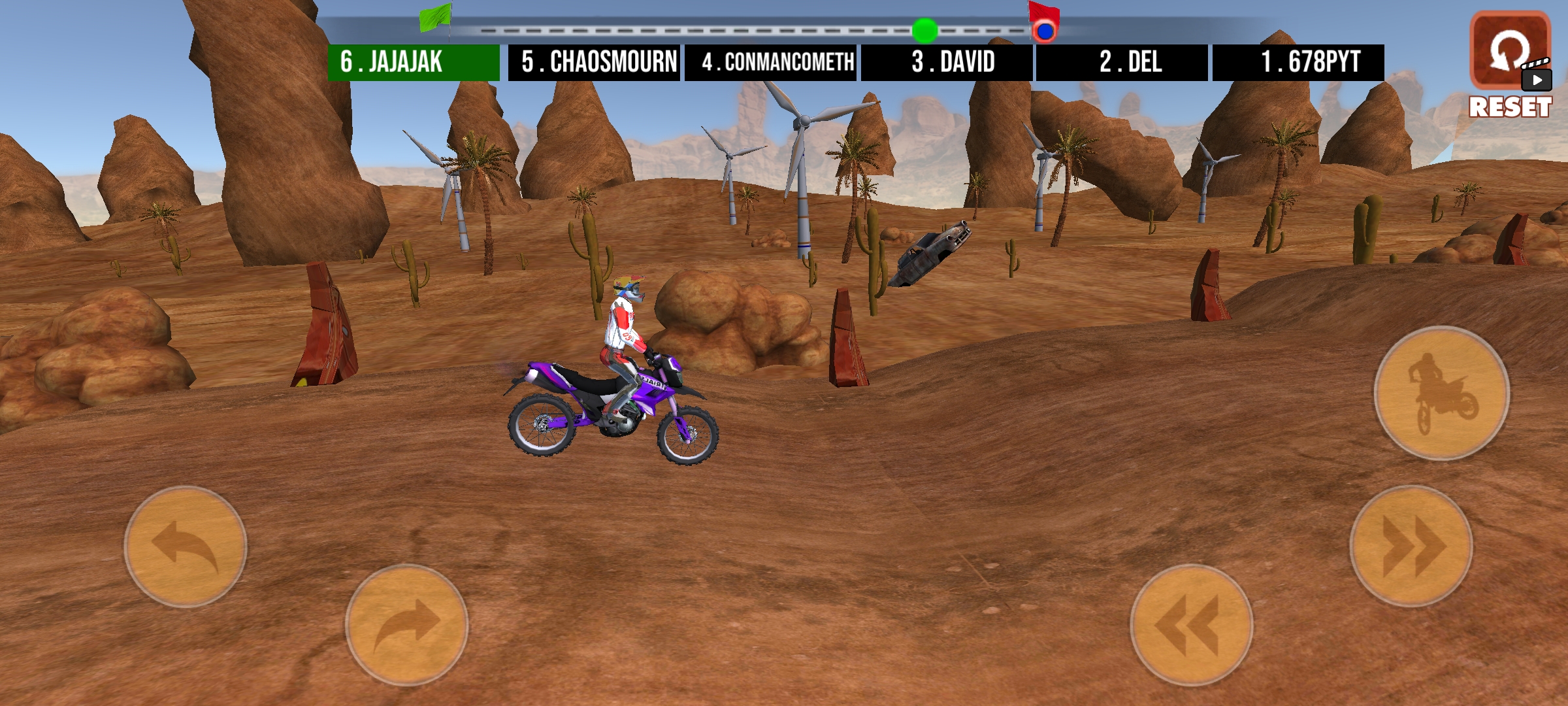Tap the double-arrow brake/reverse button
Screen dimensions: 1568x706
pos(1191,624)
